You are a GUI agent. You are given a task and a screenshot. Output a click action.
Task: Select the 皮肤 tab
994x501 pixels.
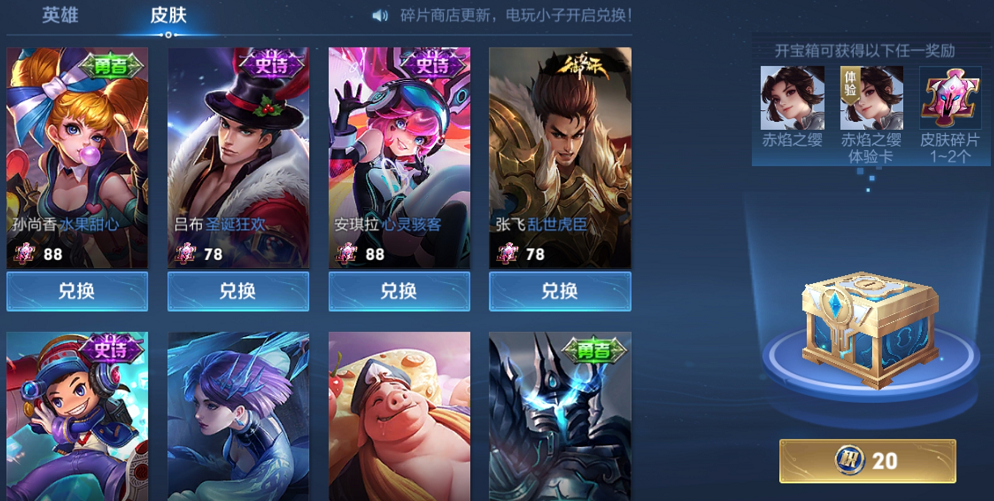168,16
